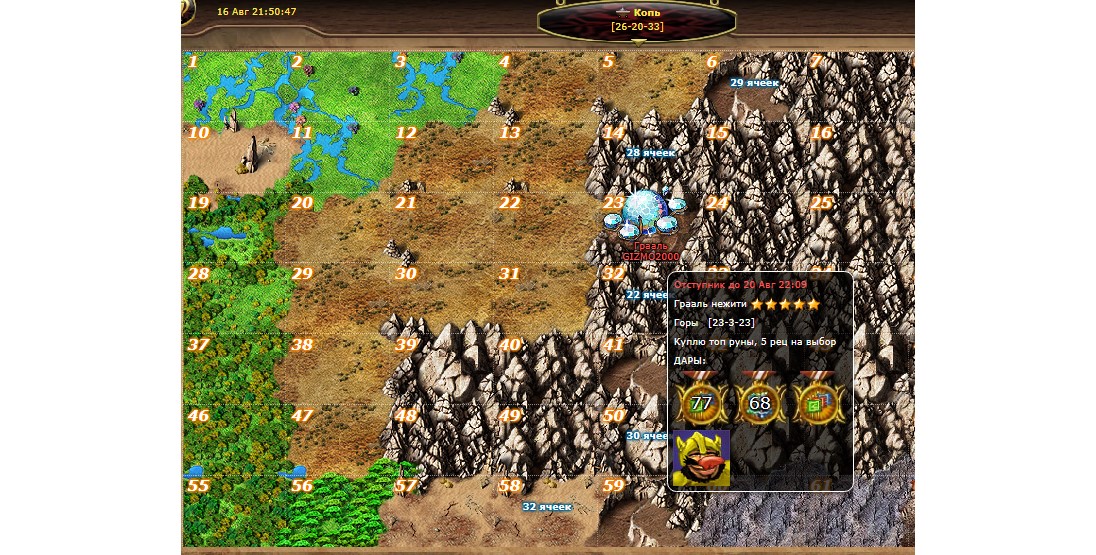This screenshot has height=555, width=1096.
Task: Choose the 28 ячеек site on tile 14
Action: pos(650,154)
